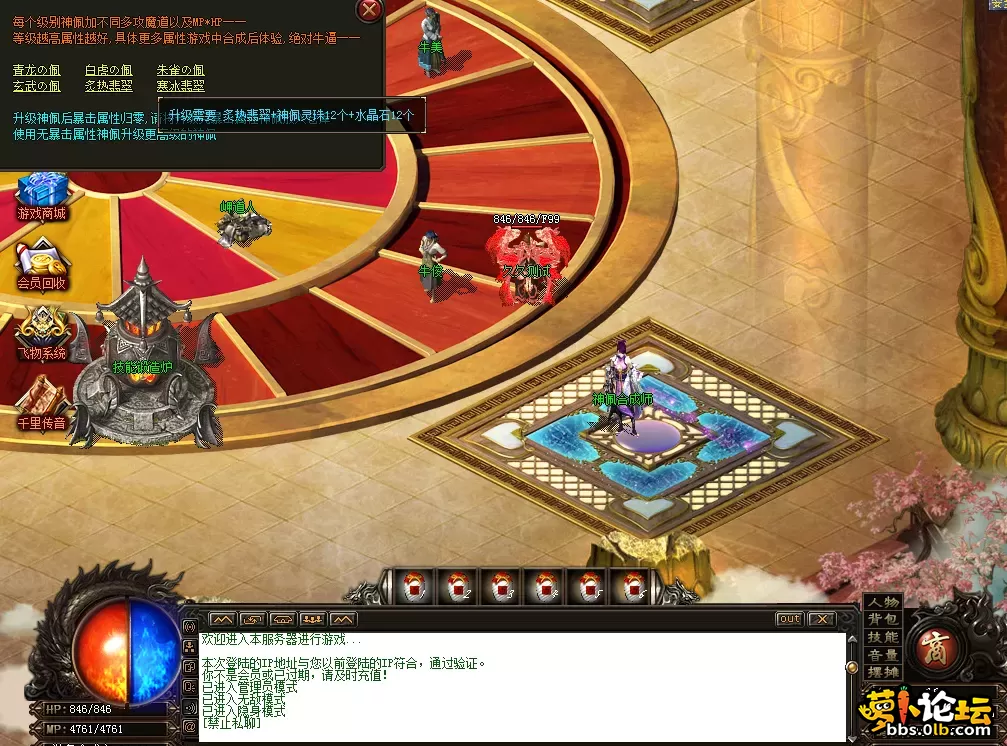Open the 会员回收 member recycling icon
This screenshot has height=746, width=1007.
(x=42, y=262)
